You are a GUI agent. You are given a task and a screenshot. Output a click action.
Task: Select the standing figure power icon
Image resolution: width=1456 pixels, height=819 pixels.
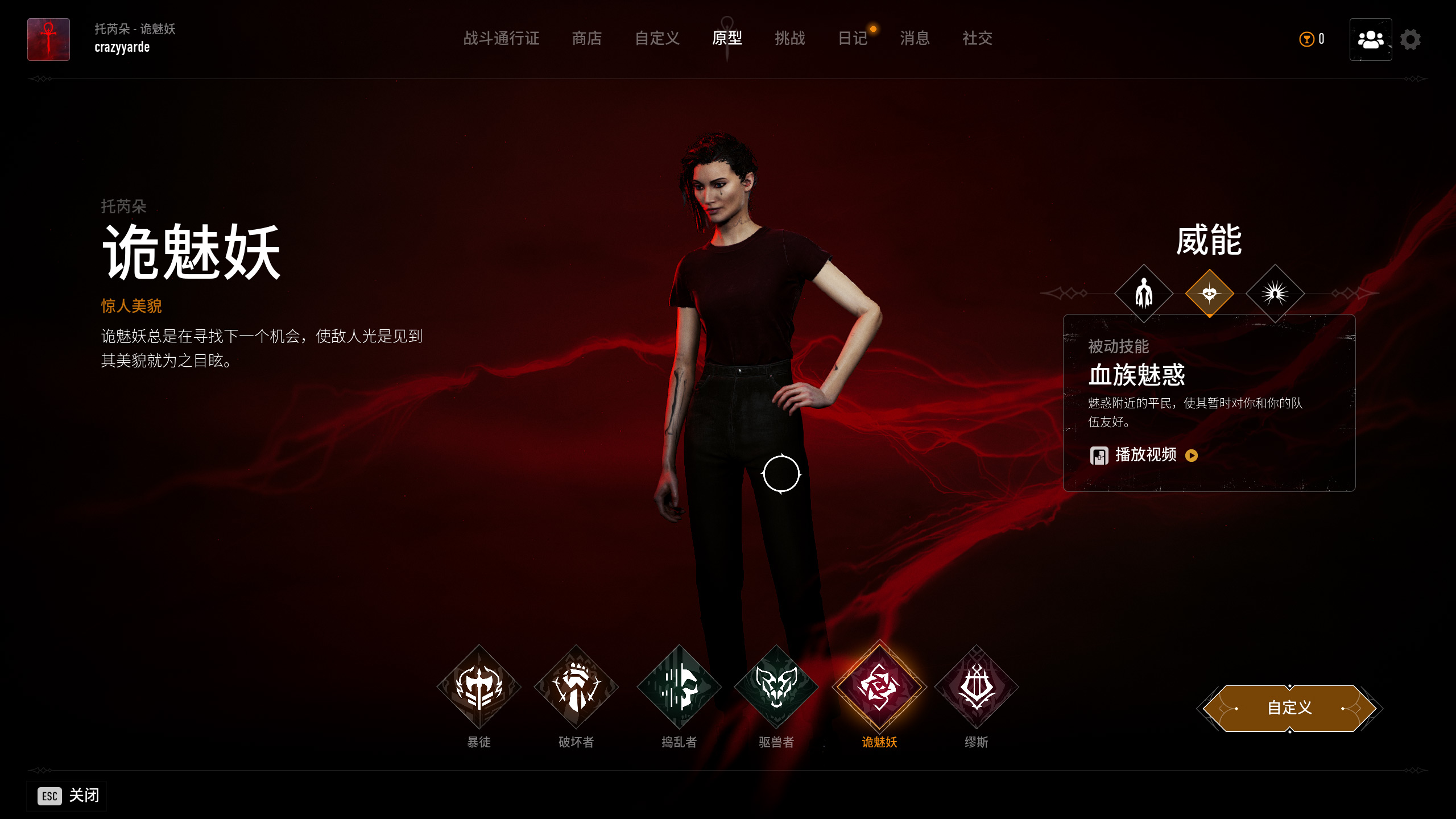tap(1144, 293)
